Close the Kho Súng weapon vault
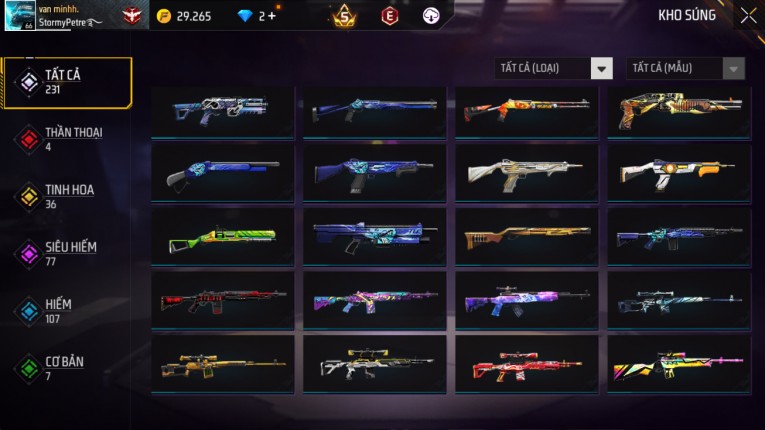This screenshot has height=430, width=765. (x=748, y=16)
